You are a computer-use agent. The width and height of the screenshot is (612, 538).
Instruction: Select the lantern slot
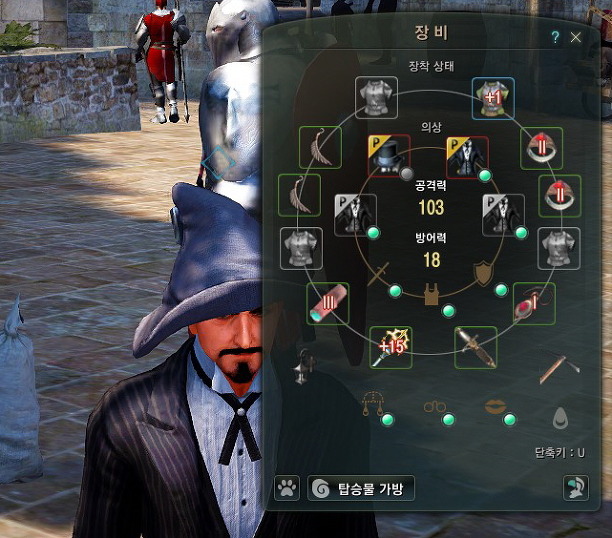coord(302,369)
